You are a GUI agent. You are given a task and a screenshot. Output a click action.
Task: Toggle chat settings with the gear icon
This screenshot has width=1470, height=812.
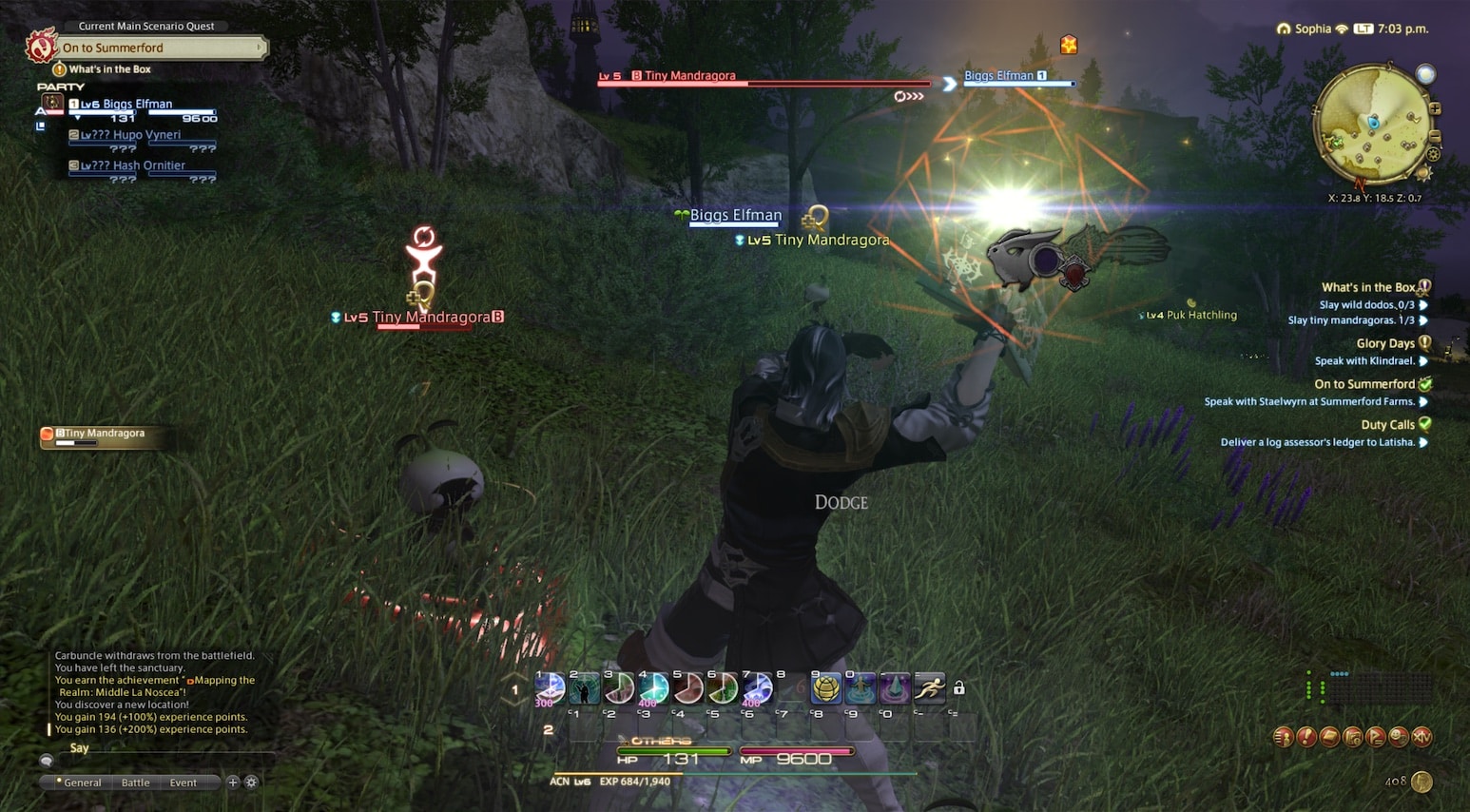tap(250, 782)
